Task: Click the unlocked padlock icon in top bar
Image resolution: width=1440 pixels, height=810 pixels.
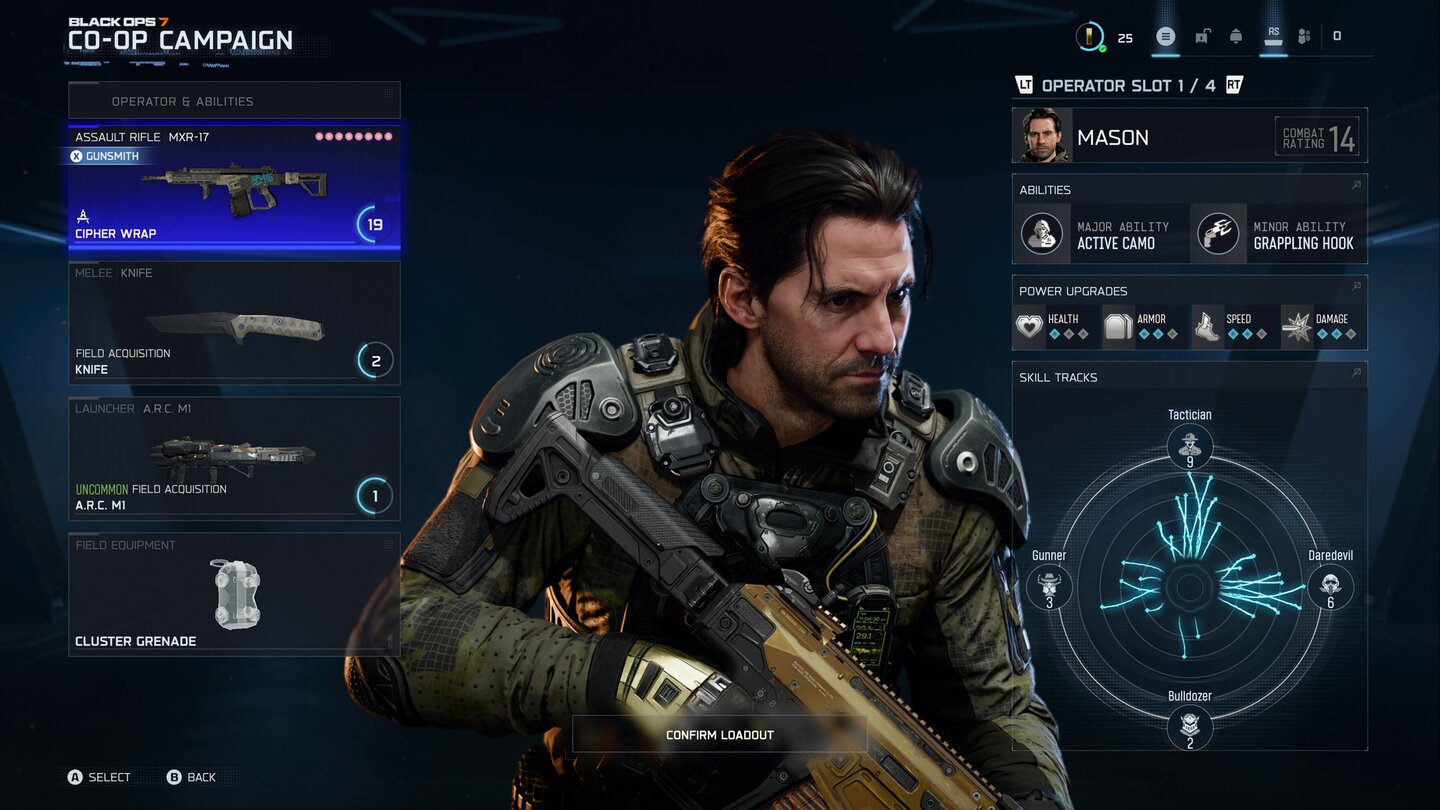Action: [1201, 34]
